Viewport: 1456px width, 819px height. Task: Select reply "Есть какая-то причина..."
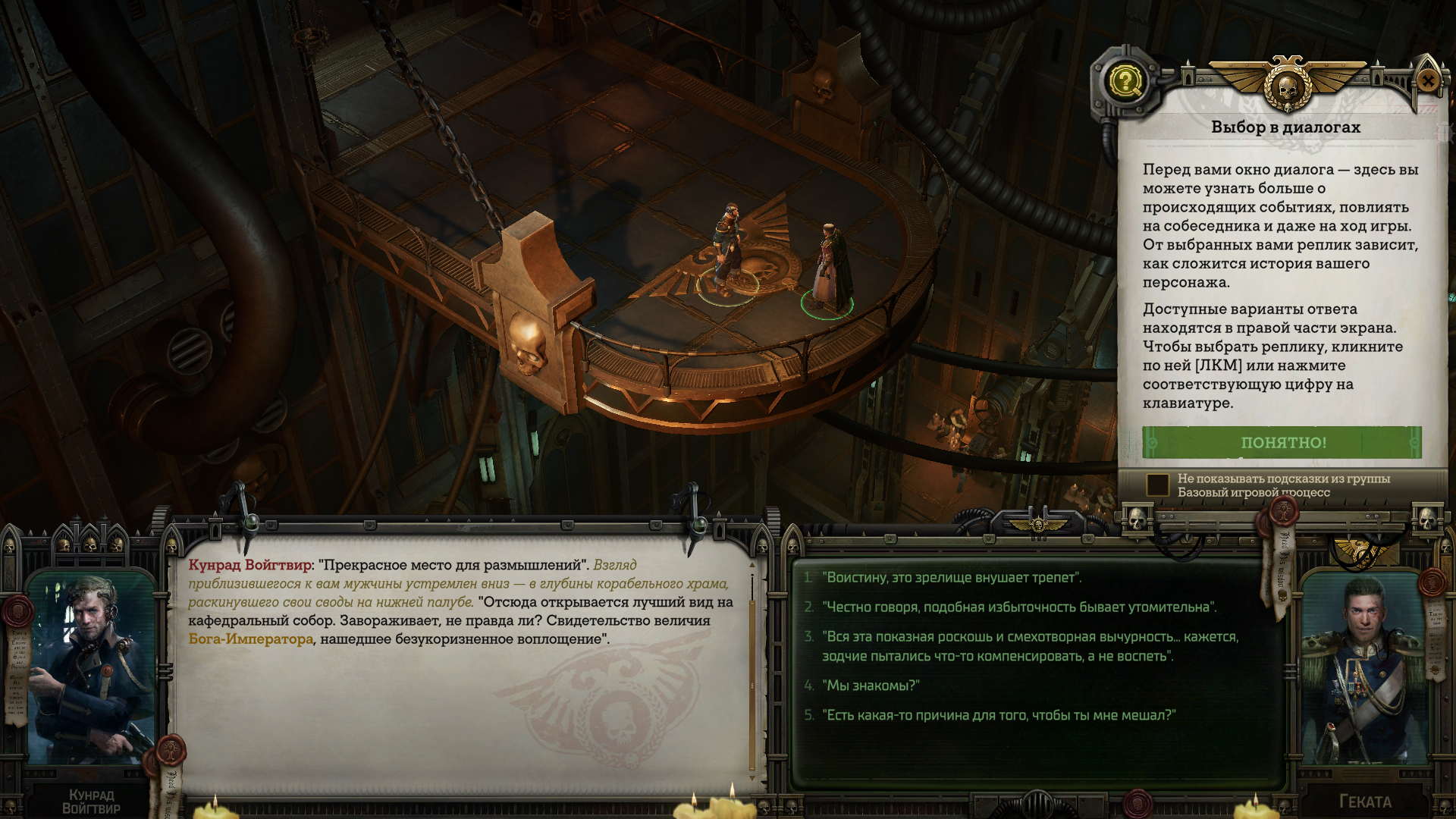point(999,715)
